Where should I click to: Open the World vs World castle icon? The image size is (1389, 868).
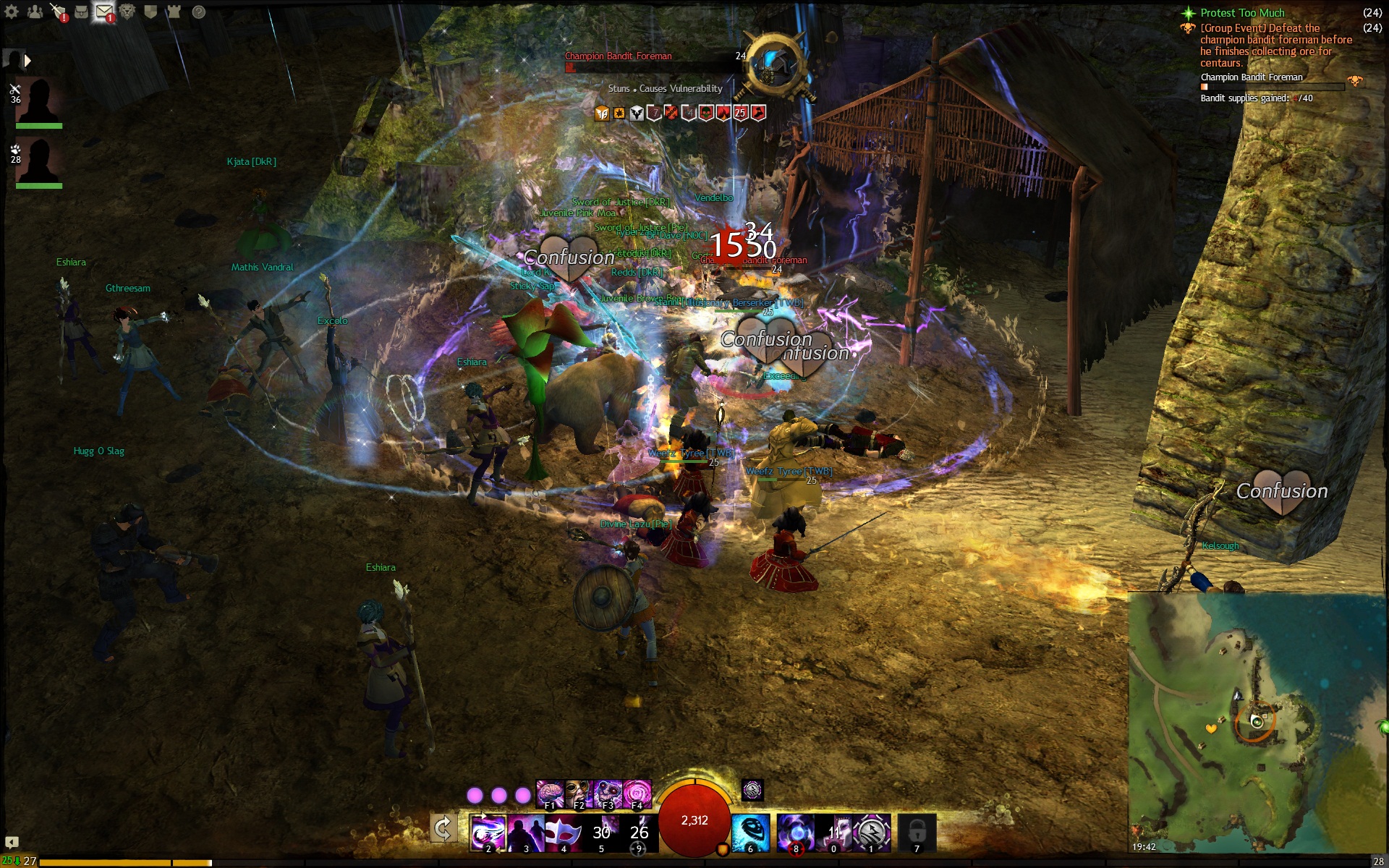pos(174,12)
